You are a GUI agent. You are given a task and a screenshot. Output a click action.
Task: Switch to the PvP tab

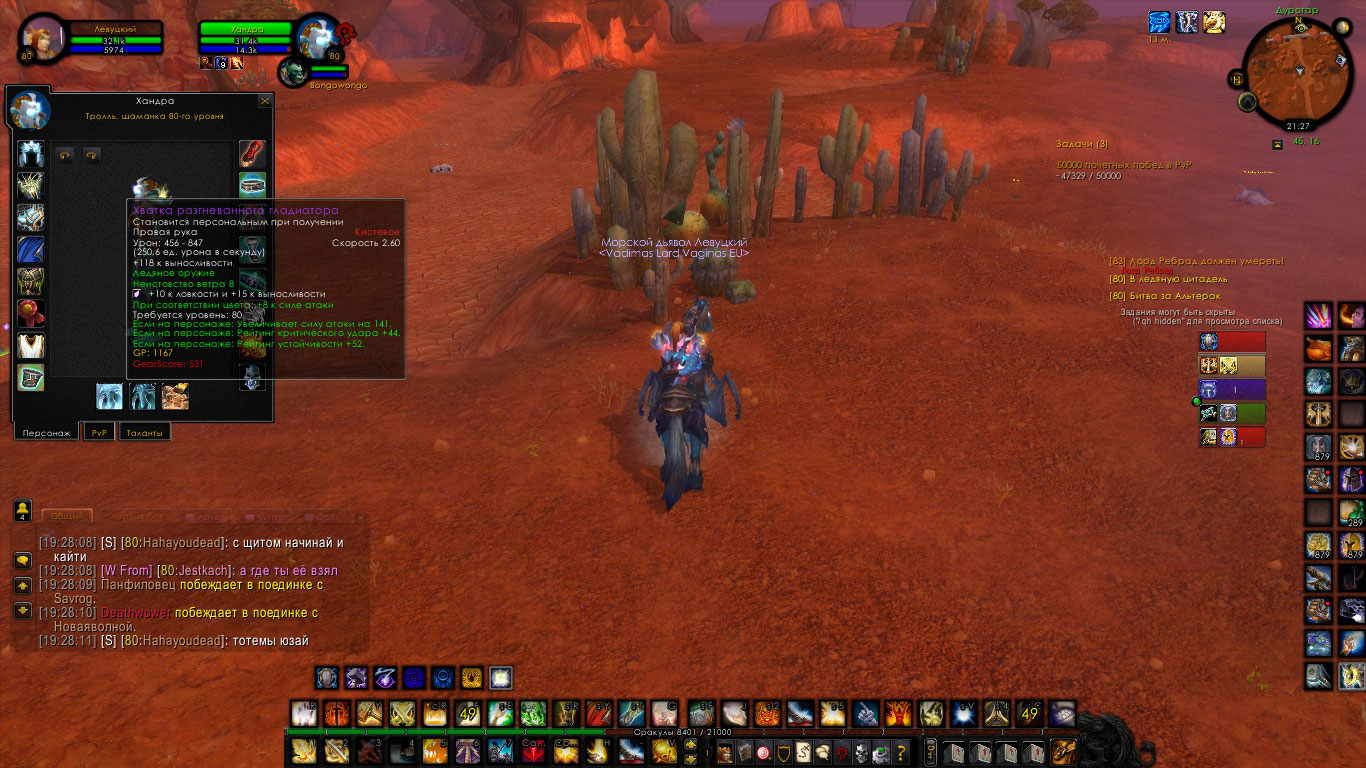pos(98,432)
